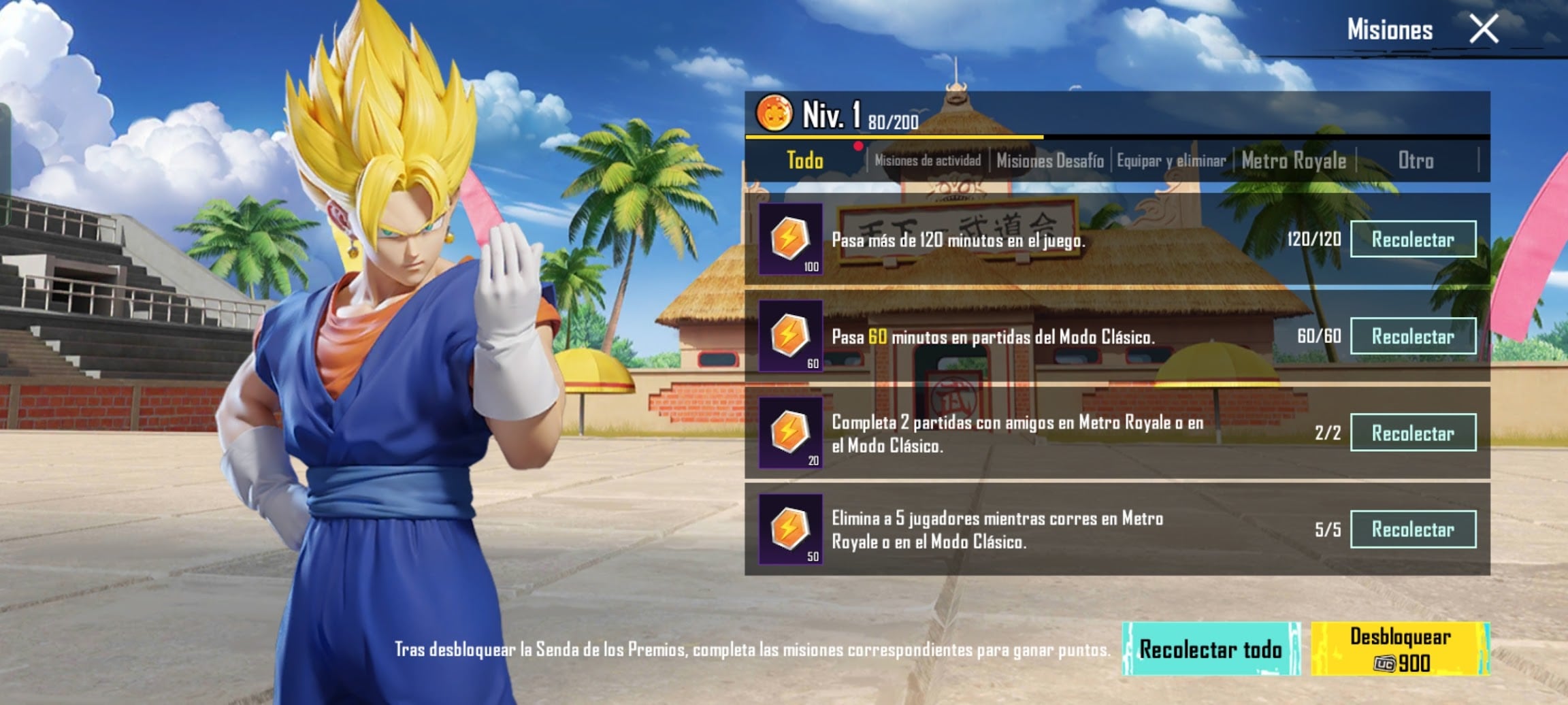Collect reward for 120 minutes in game
This screenshot has height=705, width=1568.
click(x=1413, y=239)
